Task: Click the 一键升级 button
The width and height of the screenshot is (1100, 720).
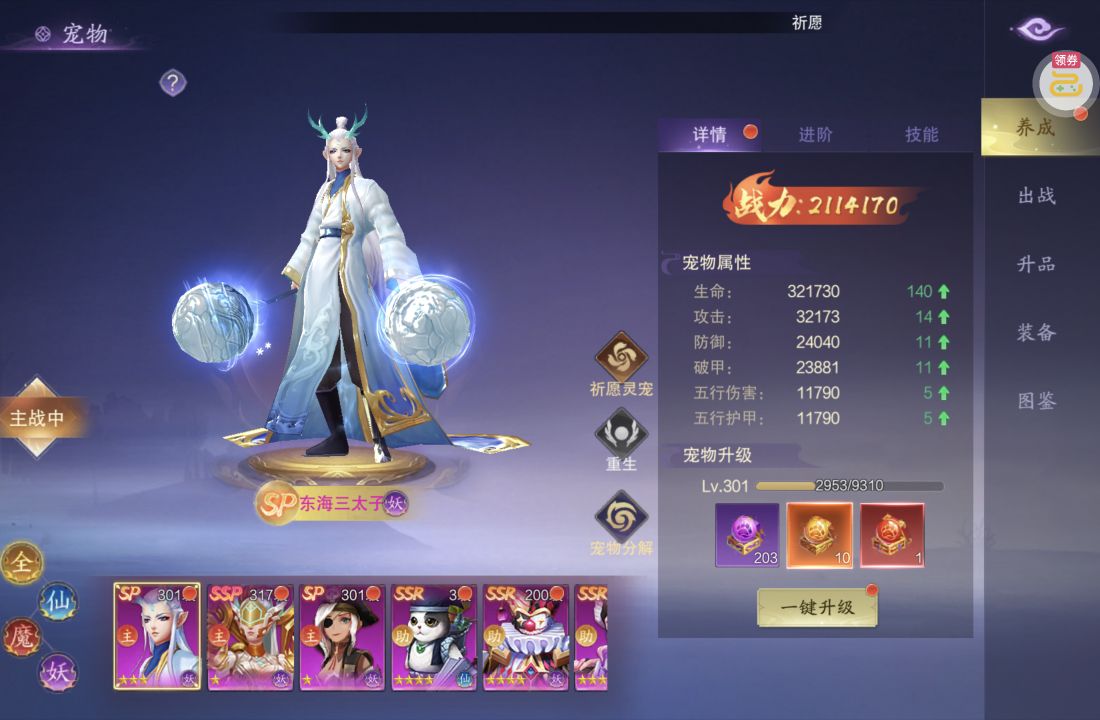Action: 817,607
